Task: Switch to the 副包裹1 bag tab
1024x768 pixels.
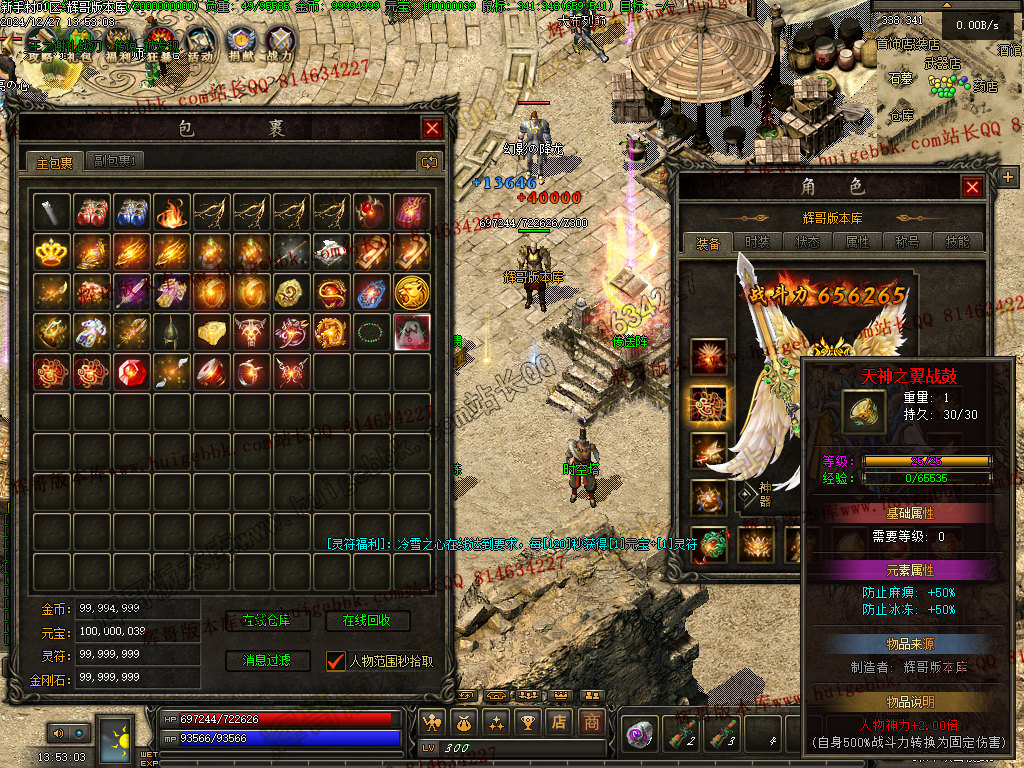Action: 115,161
